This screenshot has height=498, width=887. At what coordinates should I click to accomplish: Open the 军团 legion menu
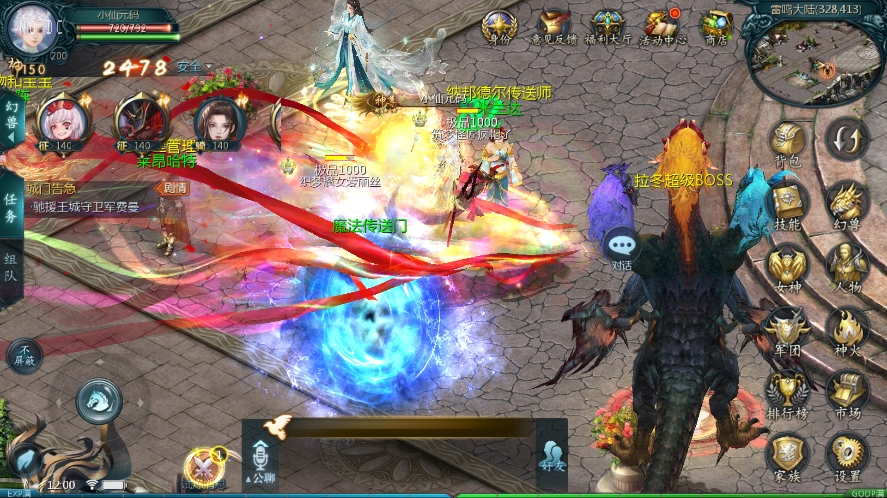[x=788, y=329]
